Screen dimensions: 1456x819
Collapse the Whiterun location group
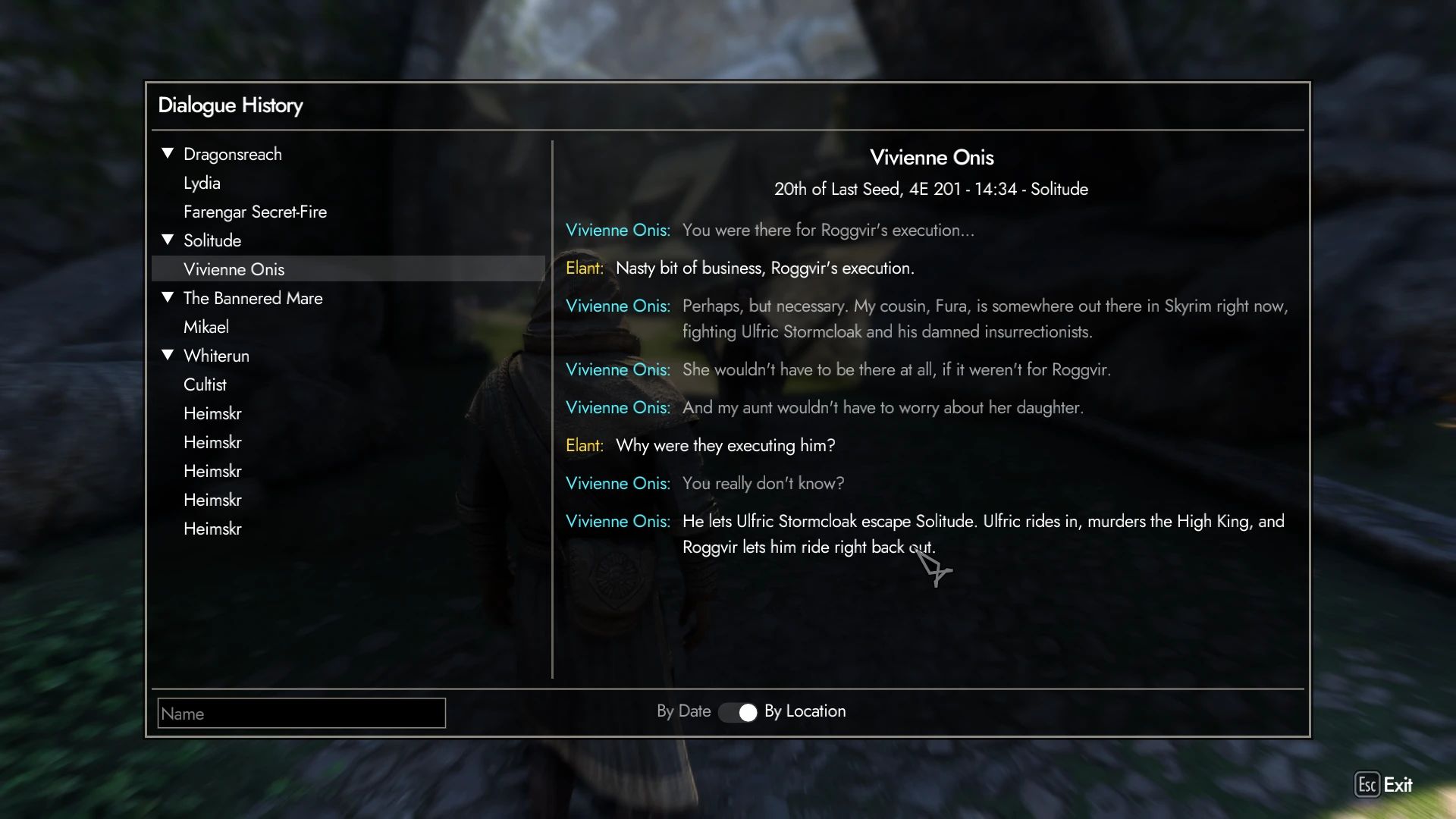pos(168,355)
